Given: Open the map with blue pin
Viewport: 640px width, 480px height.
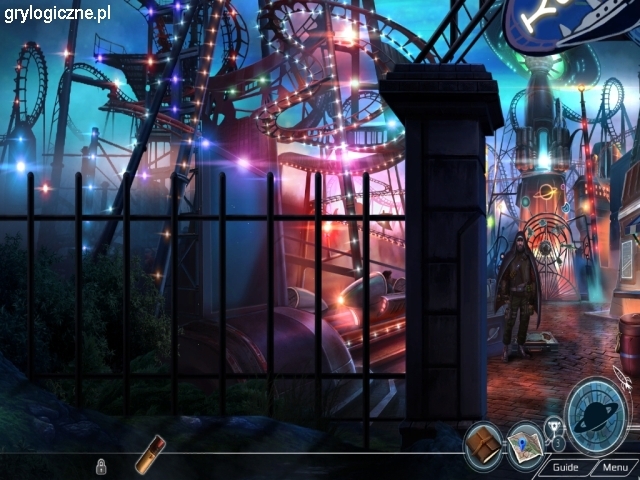Looking at the screenshot, I should [x=522, y=441].
